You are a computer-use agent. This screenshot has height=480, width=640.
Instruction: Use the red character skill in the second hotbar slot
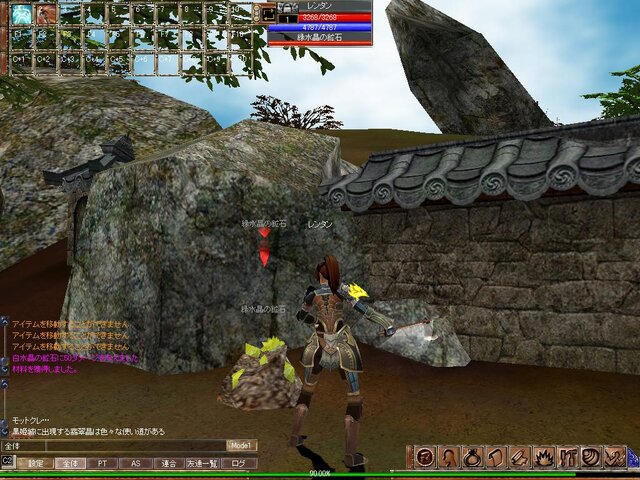(x=46, y=14)
